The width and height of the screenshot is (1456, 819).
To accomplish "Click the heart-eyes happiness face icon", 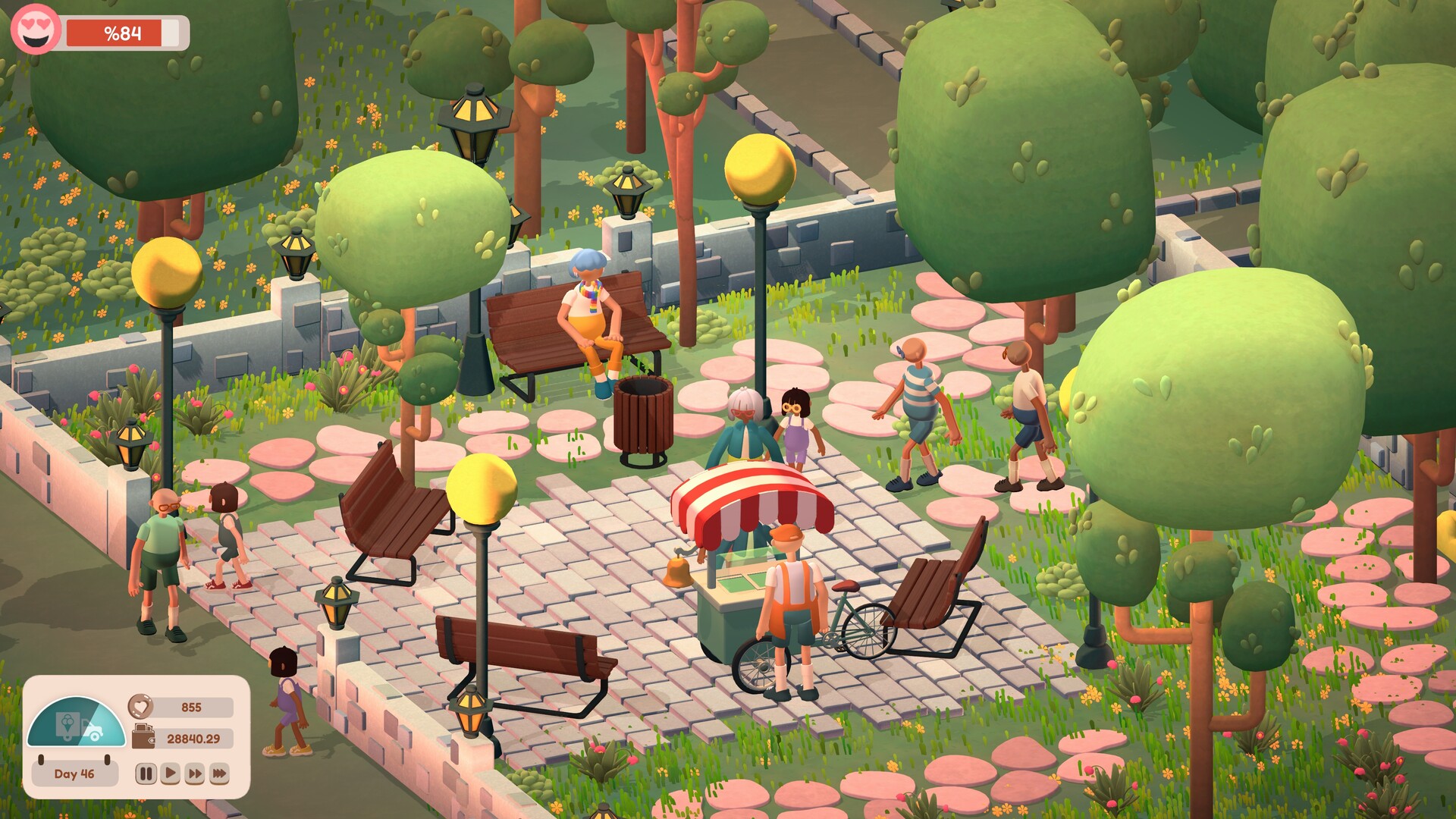I will coord(35,29).
